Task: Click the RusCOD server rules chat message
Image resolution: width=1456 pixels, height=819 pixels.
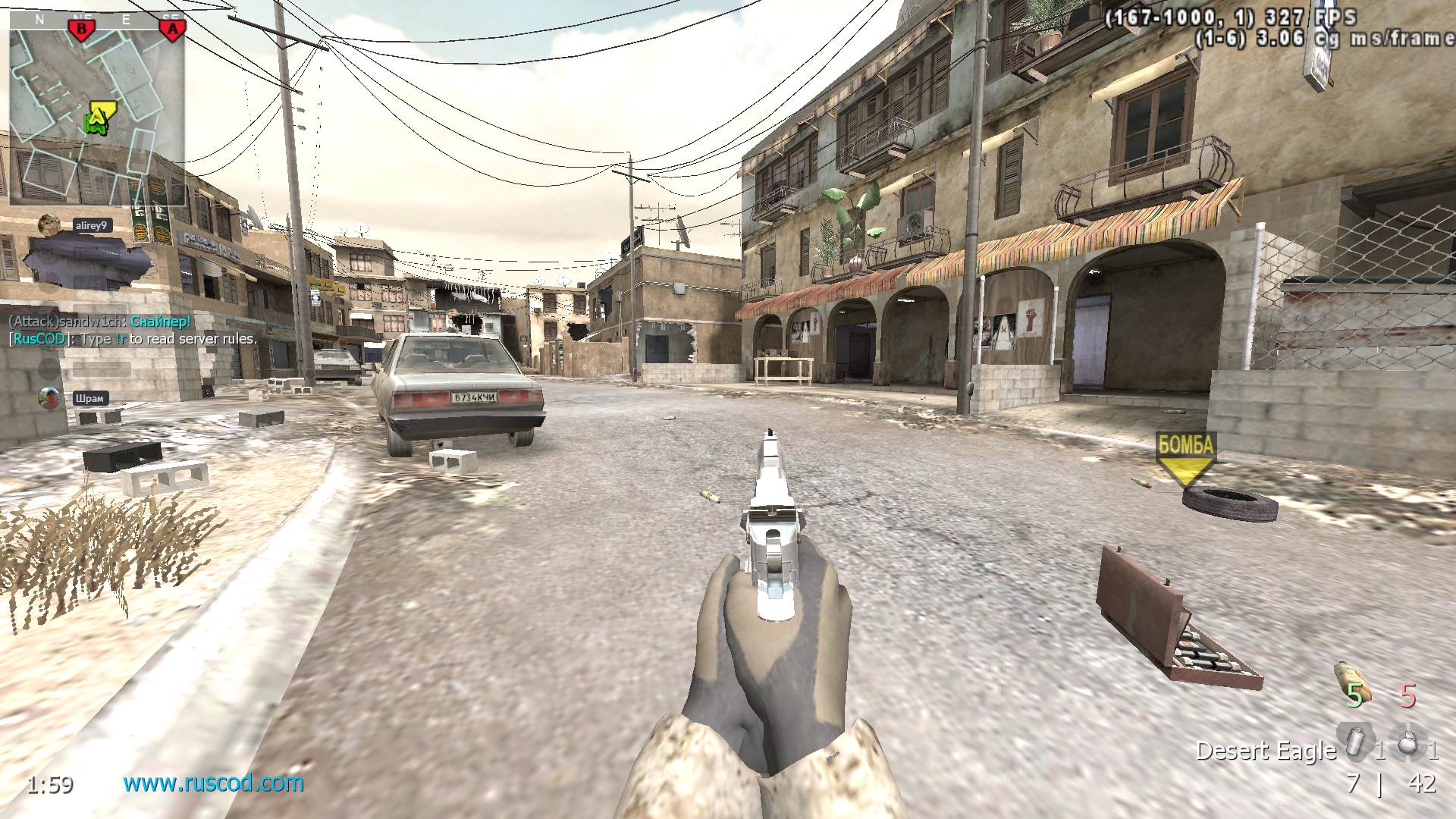Action: [x=133, y=339]
